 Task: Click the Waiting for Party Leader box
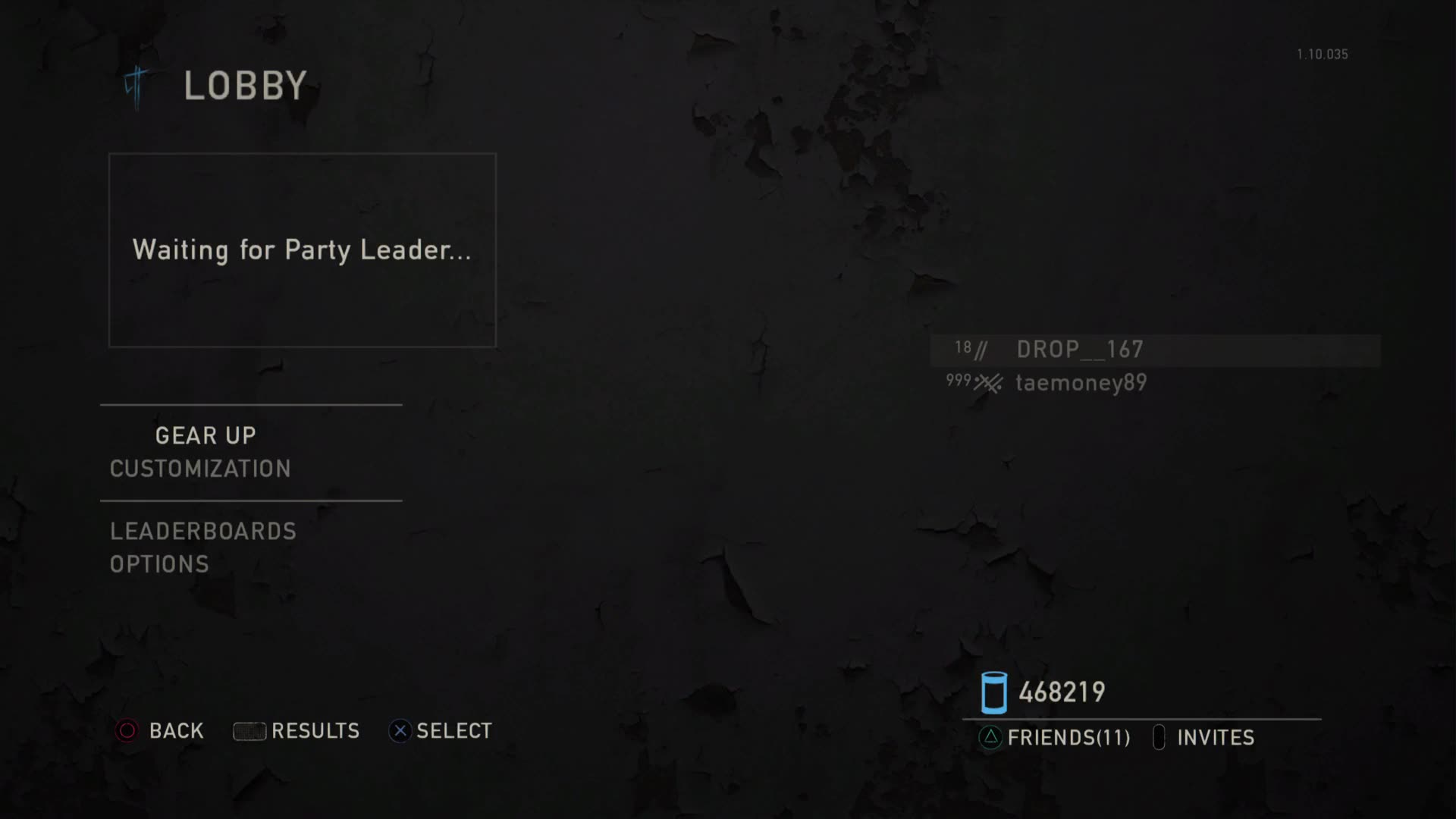(x=303, y=250)
